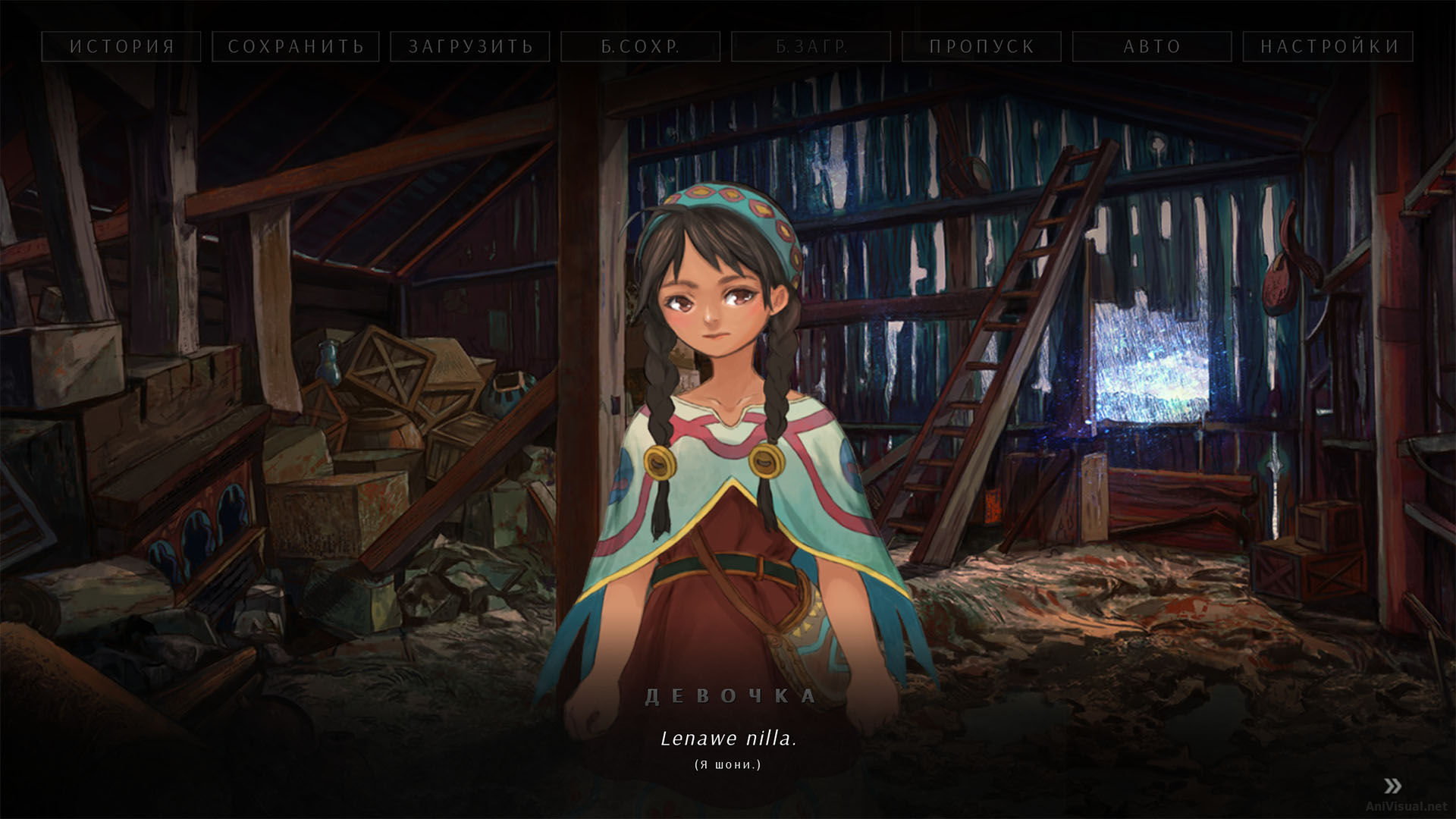This screenshot has width=1456, height=819.
Task: Perform a quick save using Б.СОХР.
Action: tap(641, 46)
